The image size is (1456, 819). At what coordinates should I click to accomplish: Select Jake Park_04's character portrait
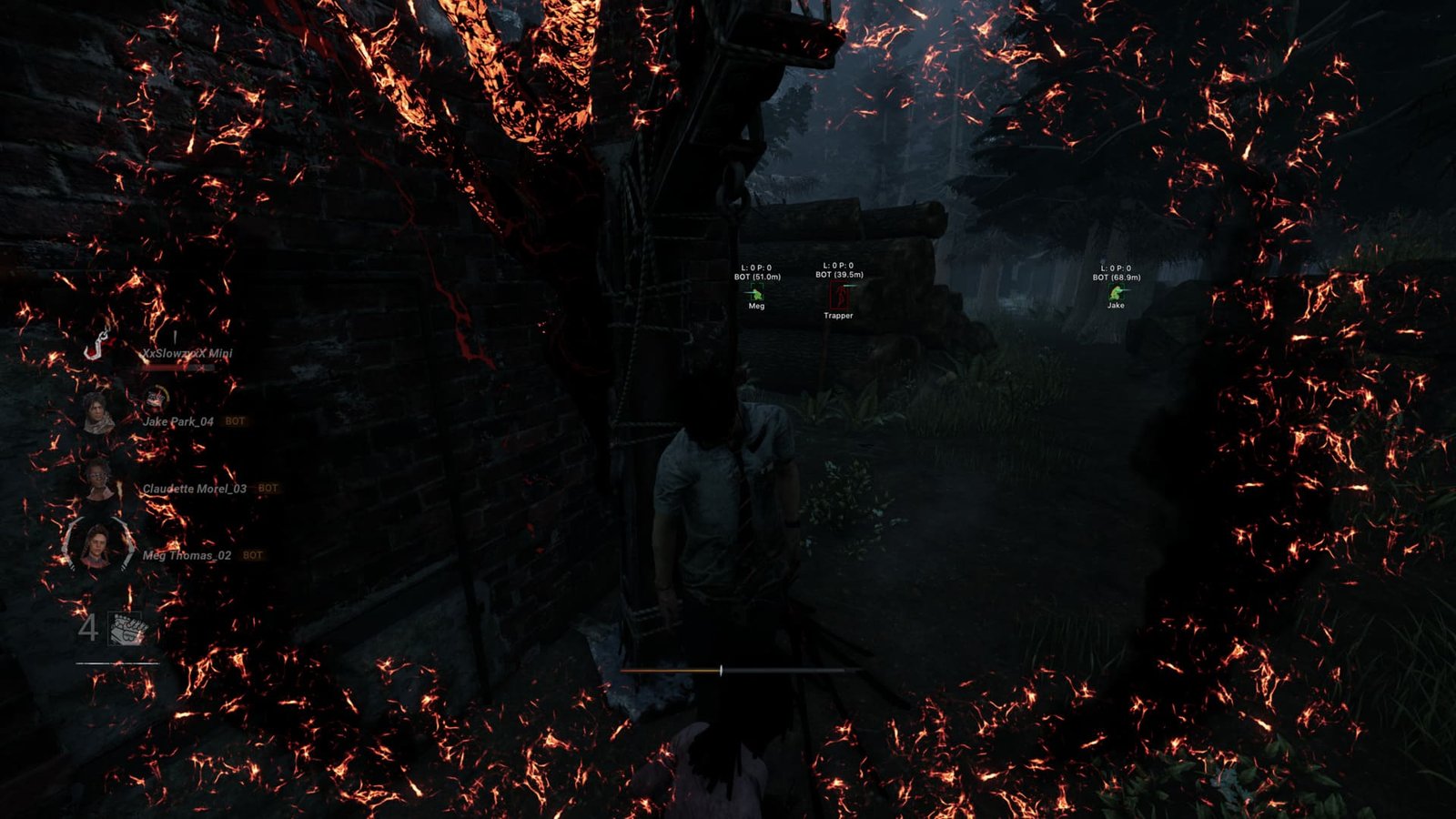tap(97, 412)
